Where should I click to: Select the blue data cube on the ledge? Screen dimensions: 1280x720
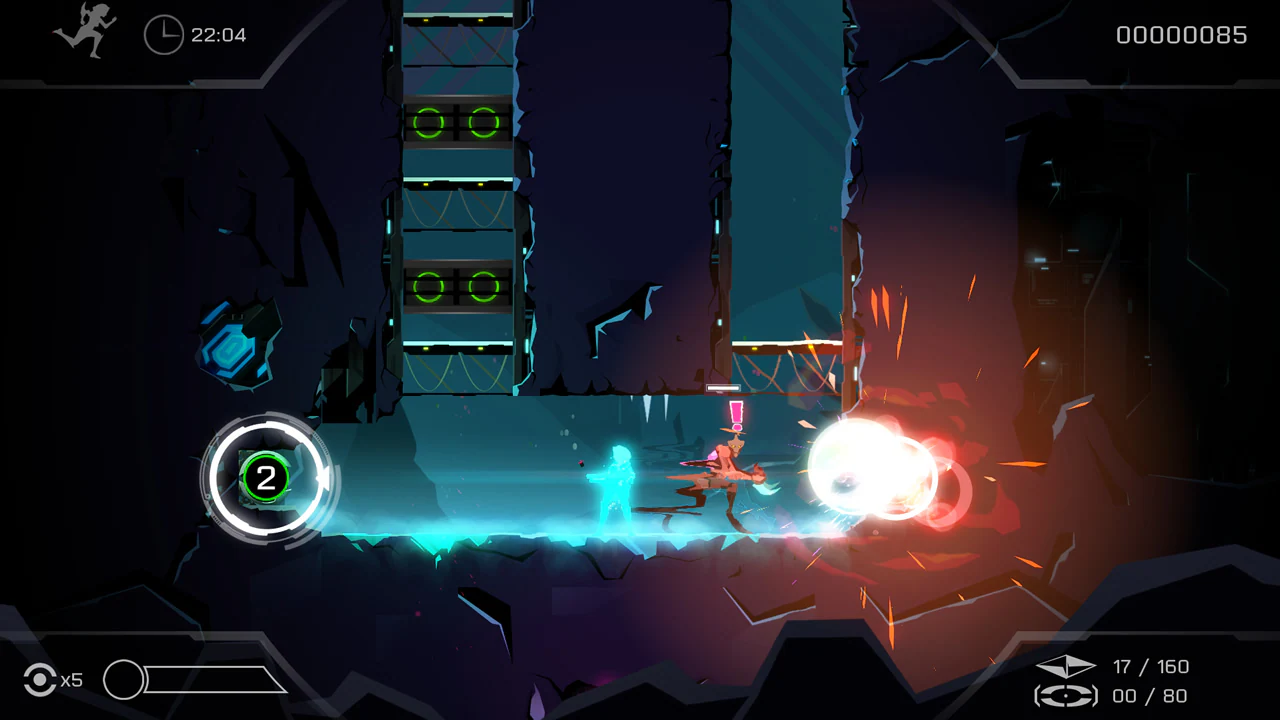click(228, 344)
